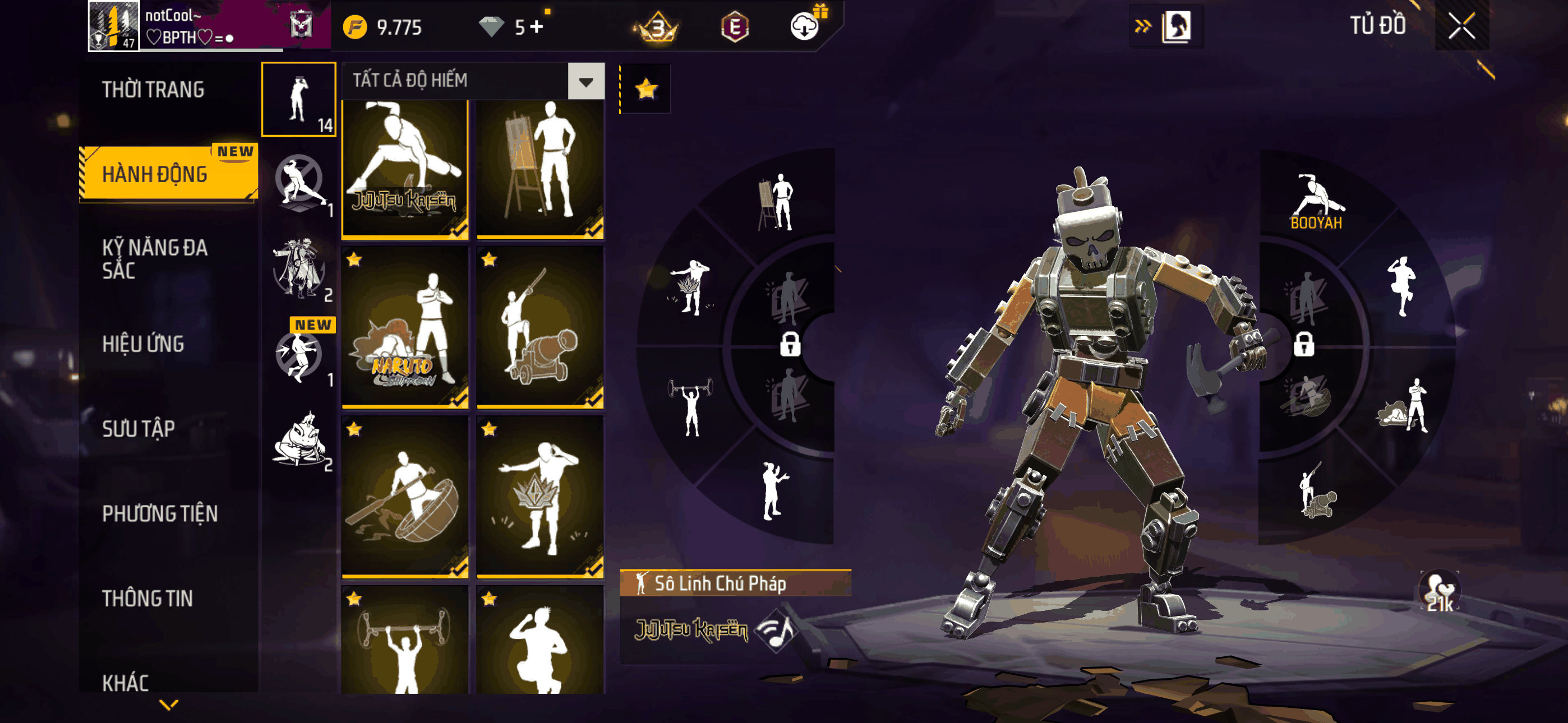Toggle the star favorites filter
Image resolution: width=1568 pixels, height=723 pixels.
646,90
